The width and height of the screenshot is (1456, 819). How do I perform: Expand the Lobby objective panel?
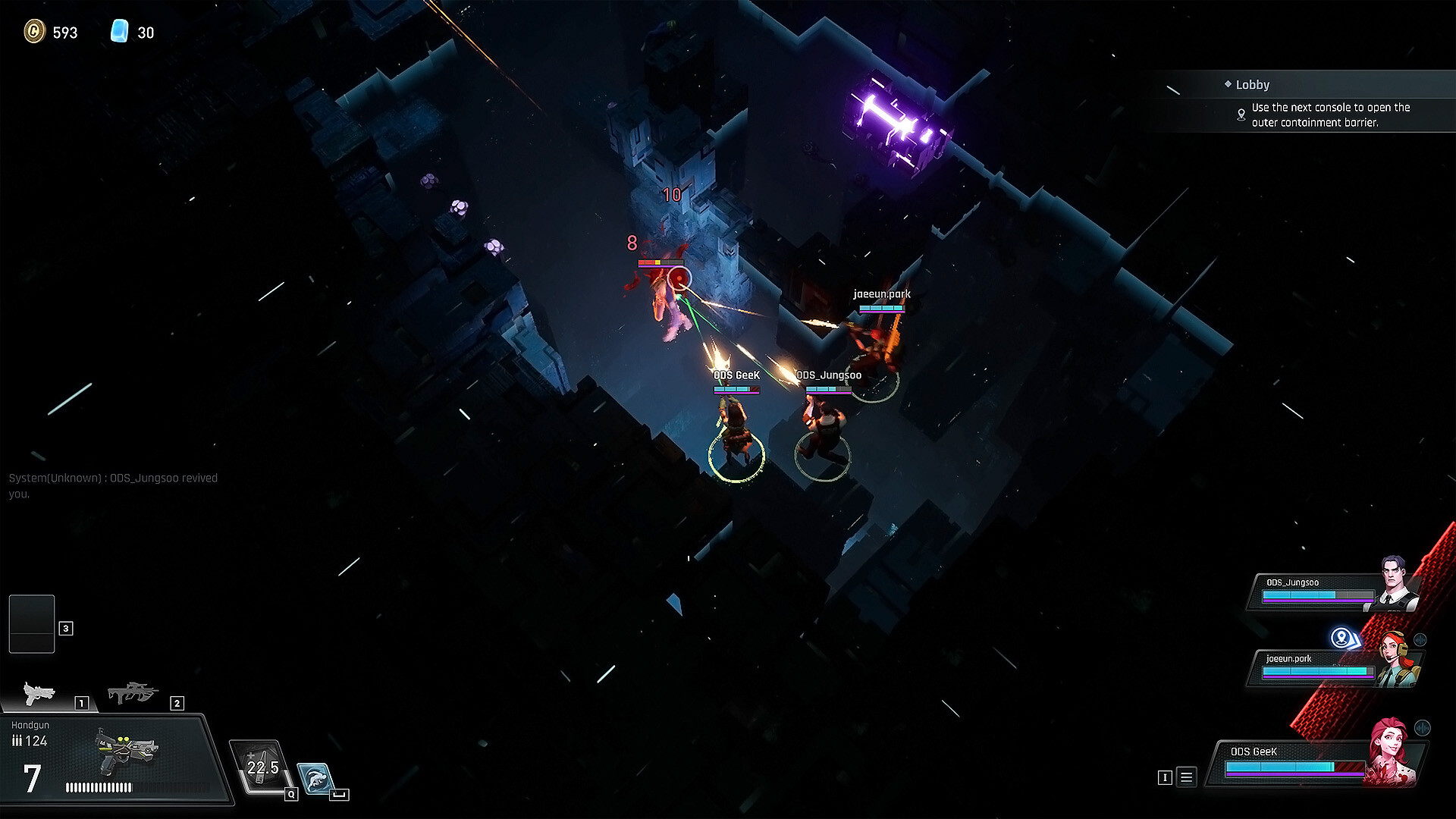point(1289,84)
